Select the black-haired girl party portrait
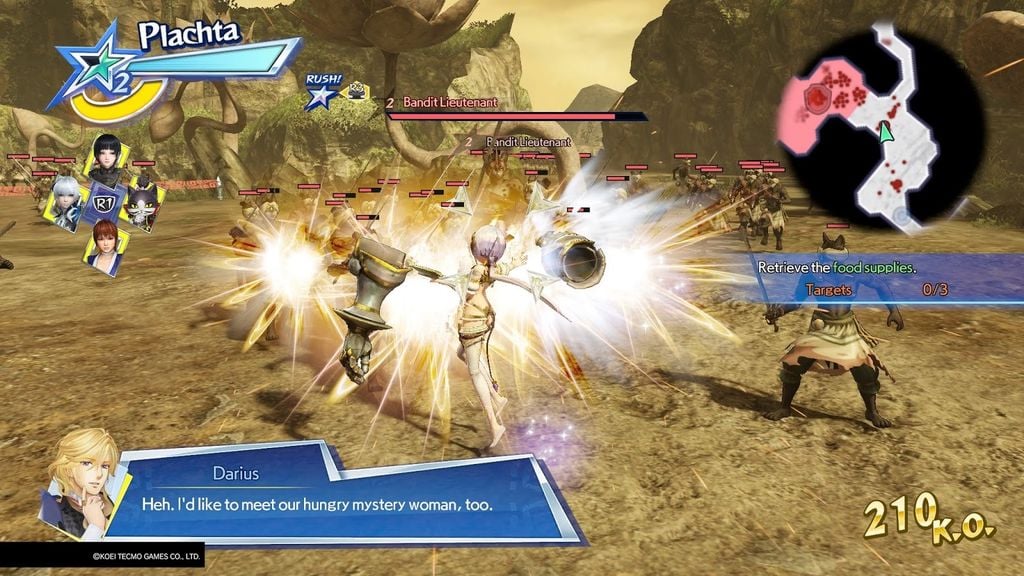This screenshot has height=576, width=1024. tap(107, 158)
